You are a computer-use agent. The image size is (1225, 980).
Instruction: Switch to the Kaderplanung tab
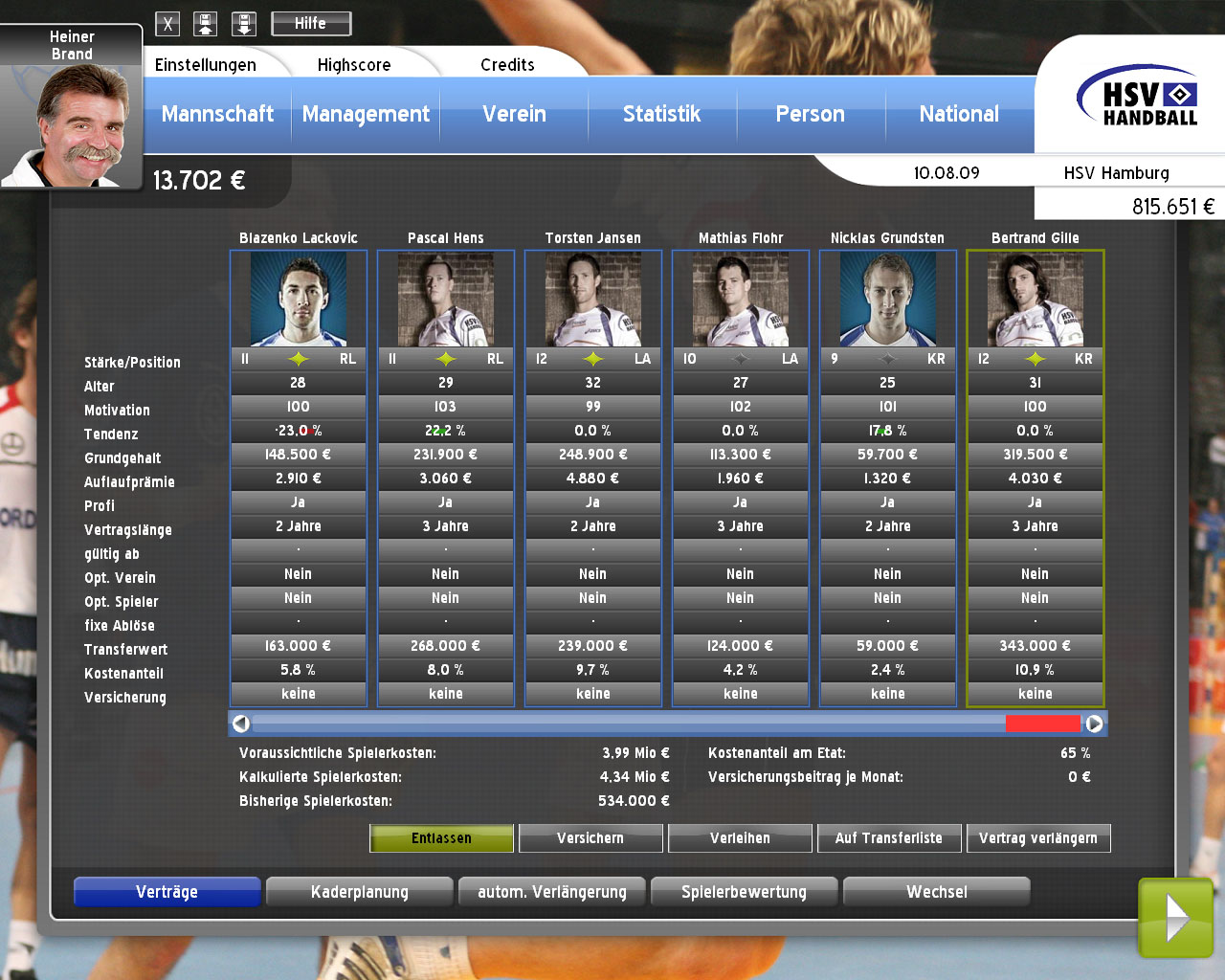[360, 892]
